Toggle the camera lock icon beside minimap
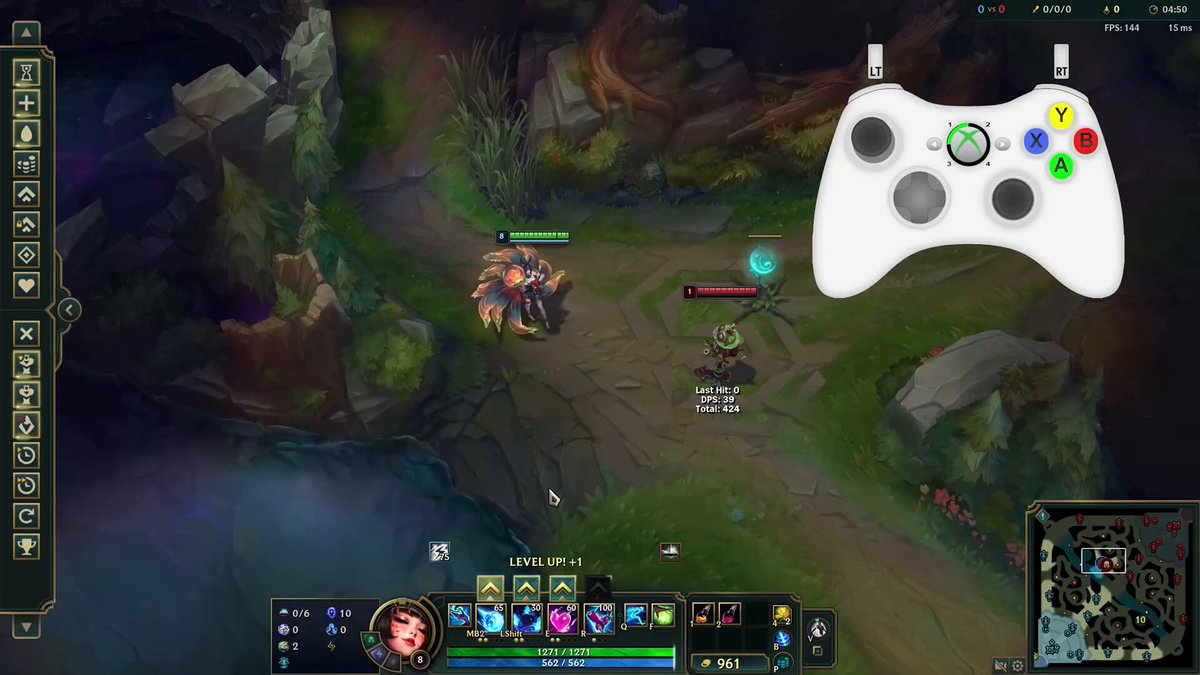This screenshot has height=675, width=1200. (x=1000, y=665)
